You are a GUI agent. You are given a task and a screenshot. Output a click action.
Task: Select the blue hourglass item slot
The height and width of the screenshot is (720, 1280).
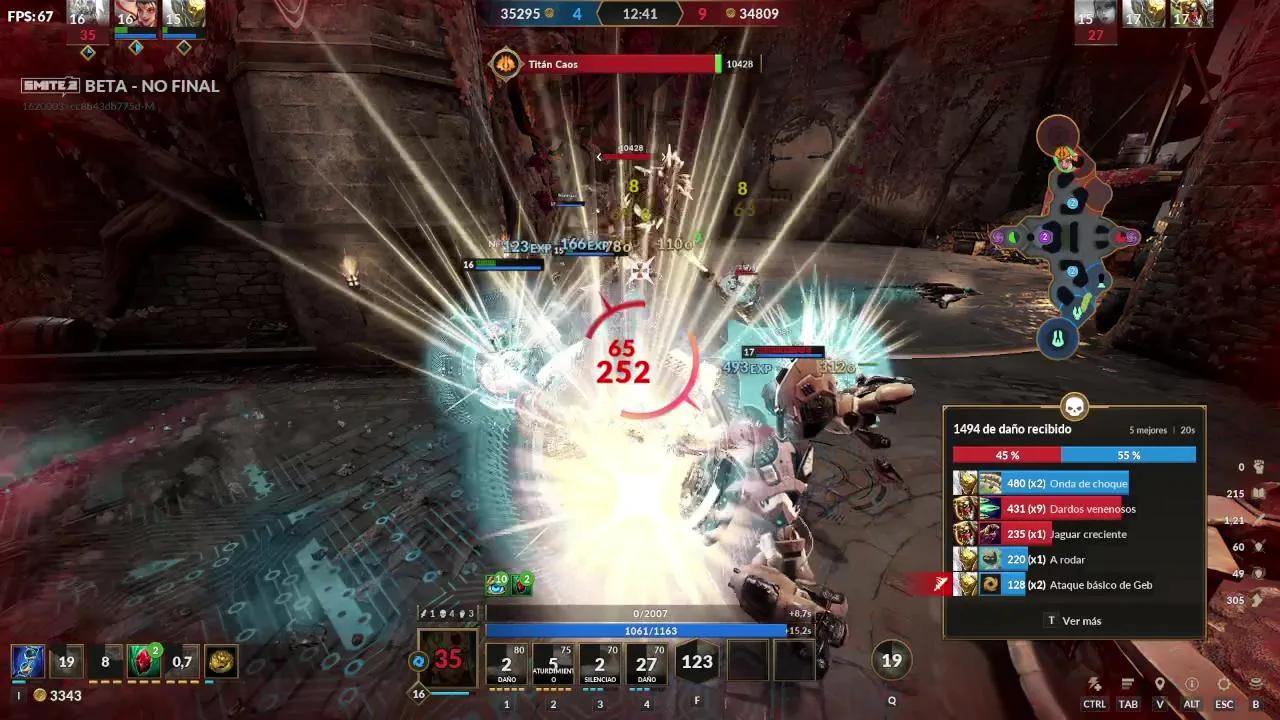pyautogui.click(x=27, y=661)
